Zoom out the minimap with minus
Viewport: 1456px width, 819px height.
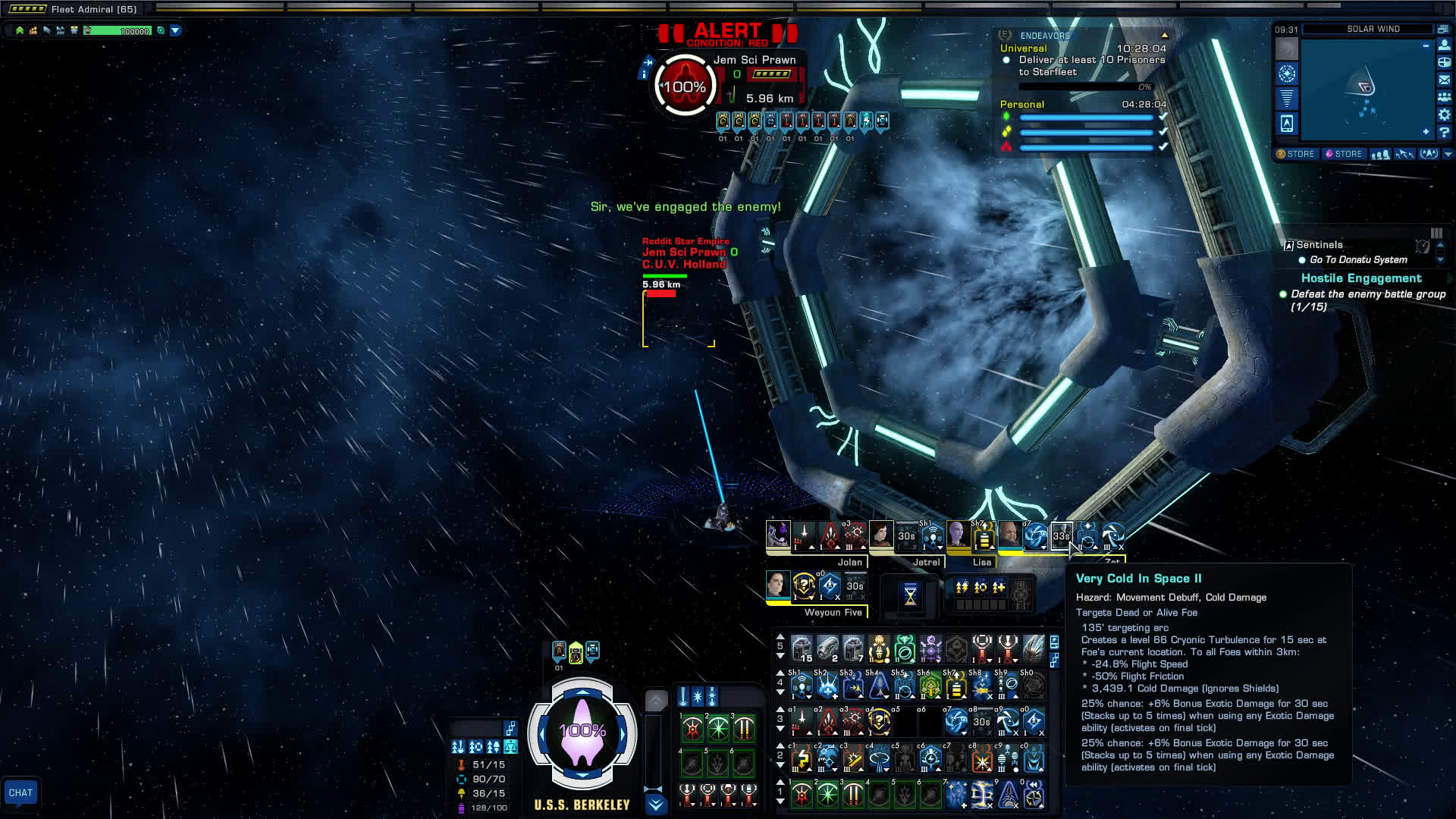click(x=1426, y=45)
